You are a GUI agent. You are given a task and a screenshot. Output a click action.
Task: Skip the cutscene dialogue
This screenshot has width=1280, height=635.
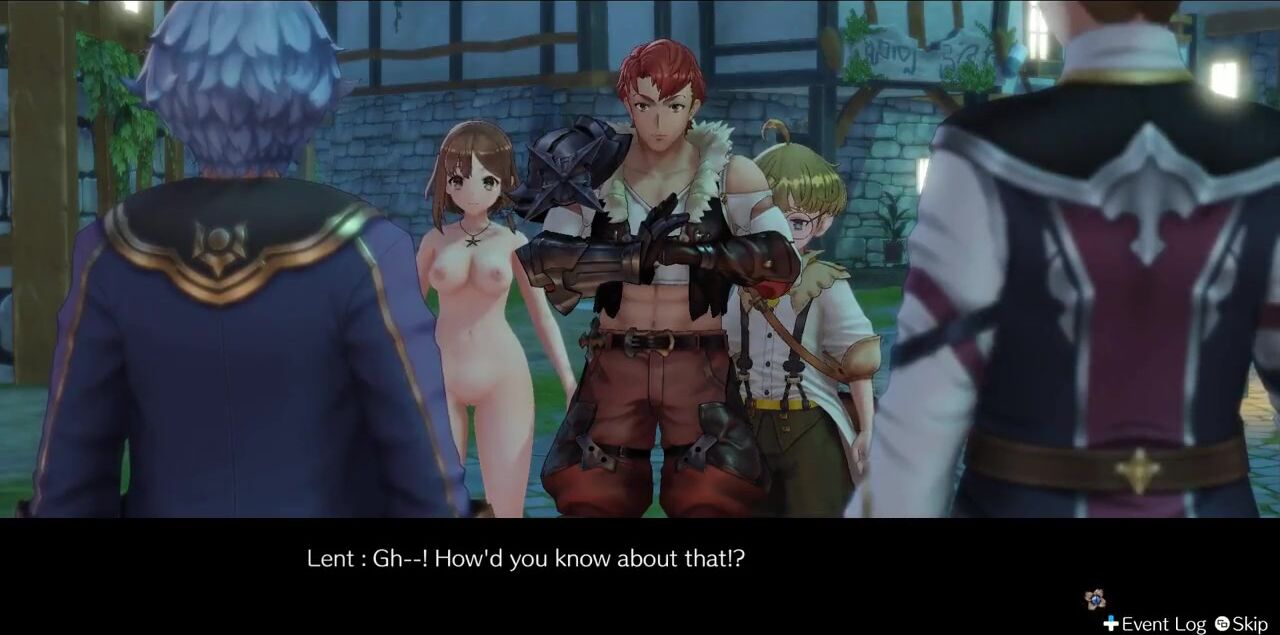(1241, 624)
